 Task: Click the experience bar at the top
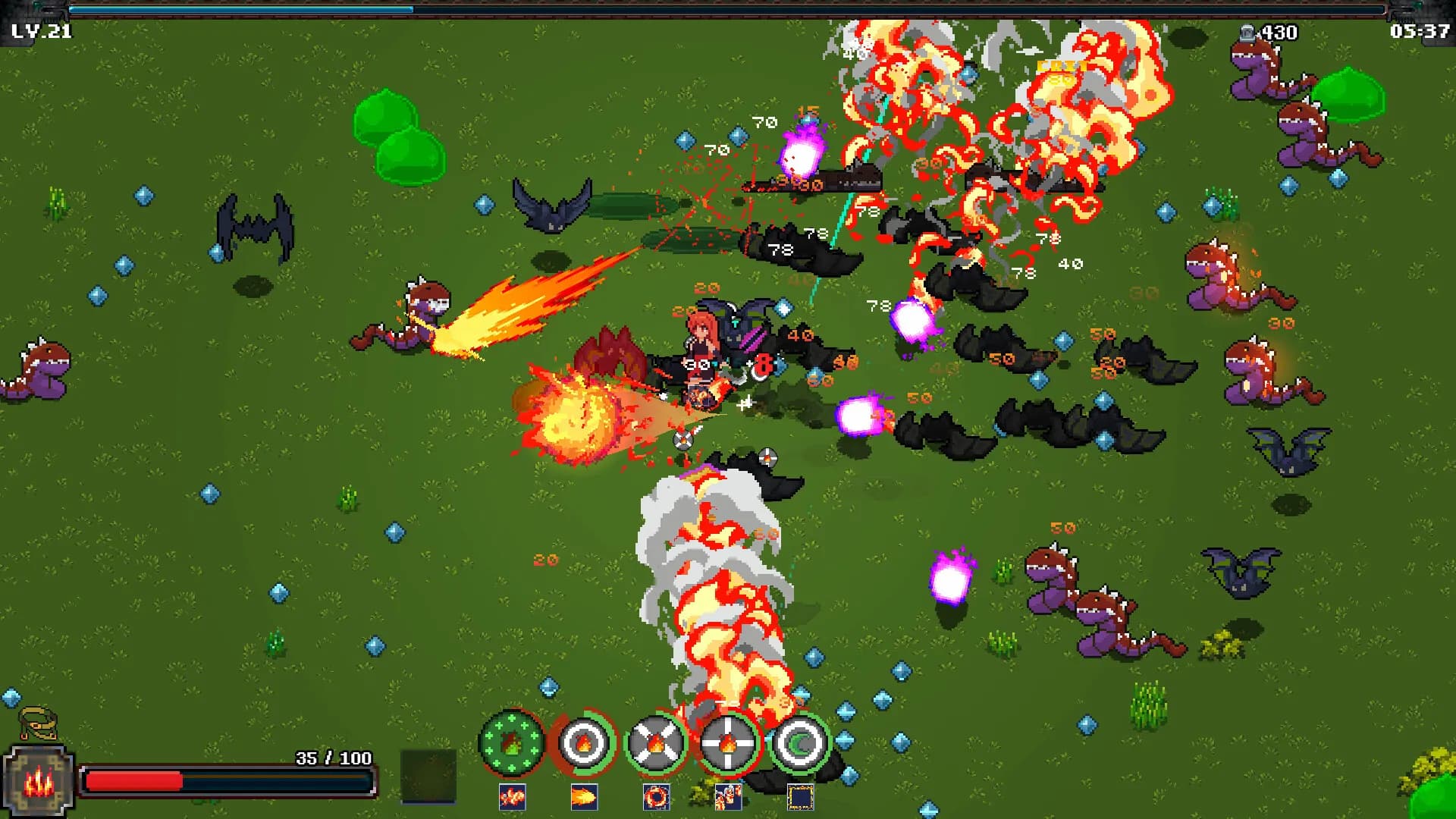point(728,9)
